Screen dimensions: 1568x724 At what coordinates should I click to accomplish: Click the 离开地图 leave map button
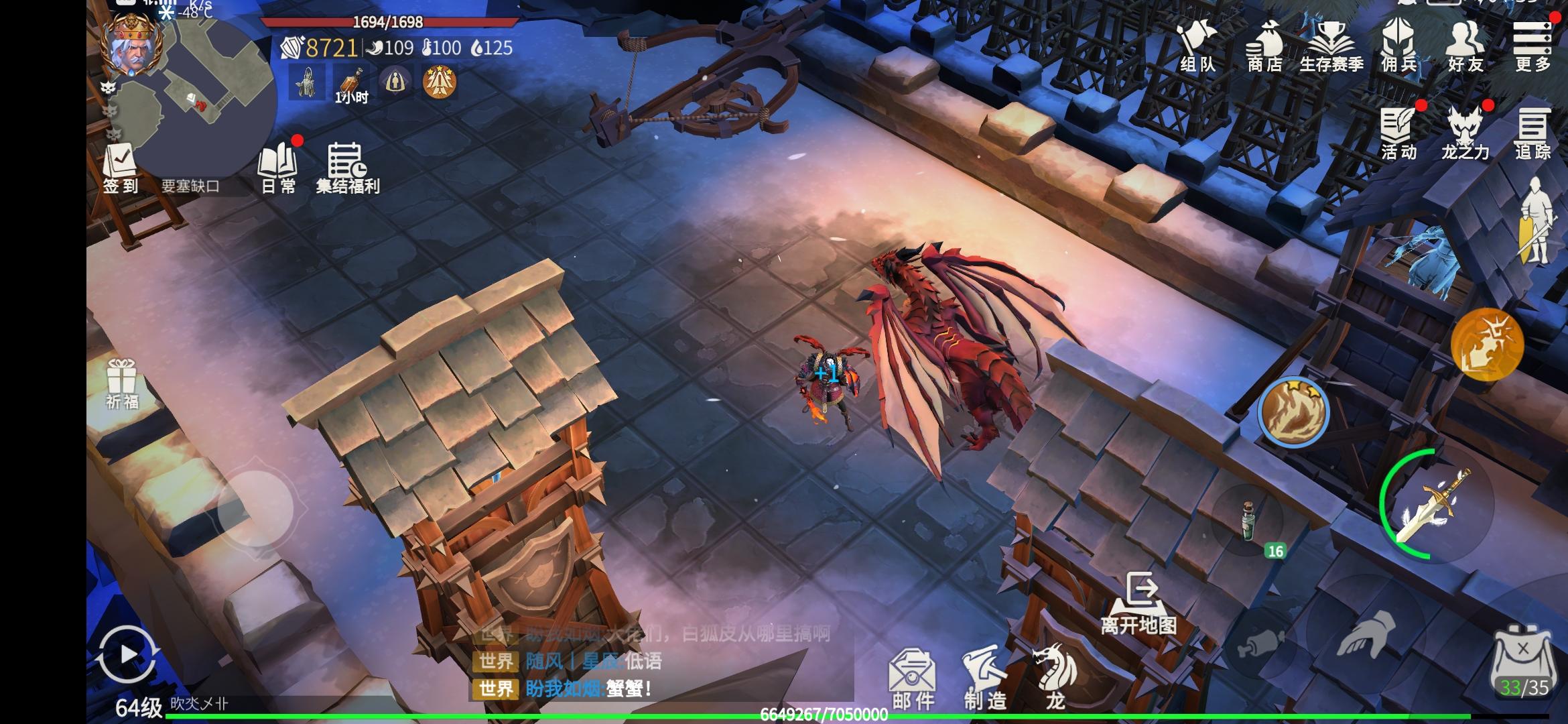tap(1139, 603)
